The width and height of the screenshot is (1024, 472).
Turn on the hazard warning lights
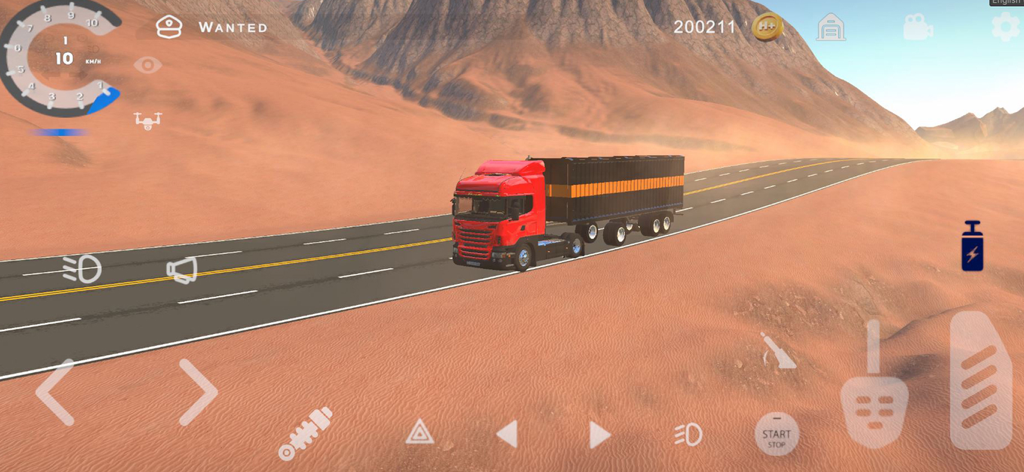pos(420,433)
